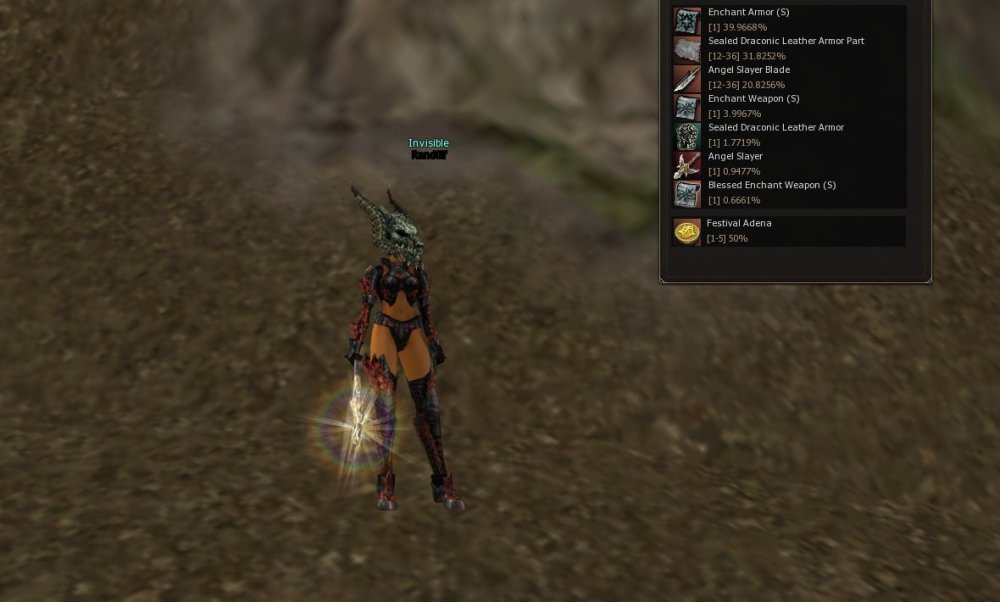Click the Sealed Draconic Leather Armor icon
This screenshot has width=1000, height=602.
[687, 136]
